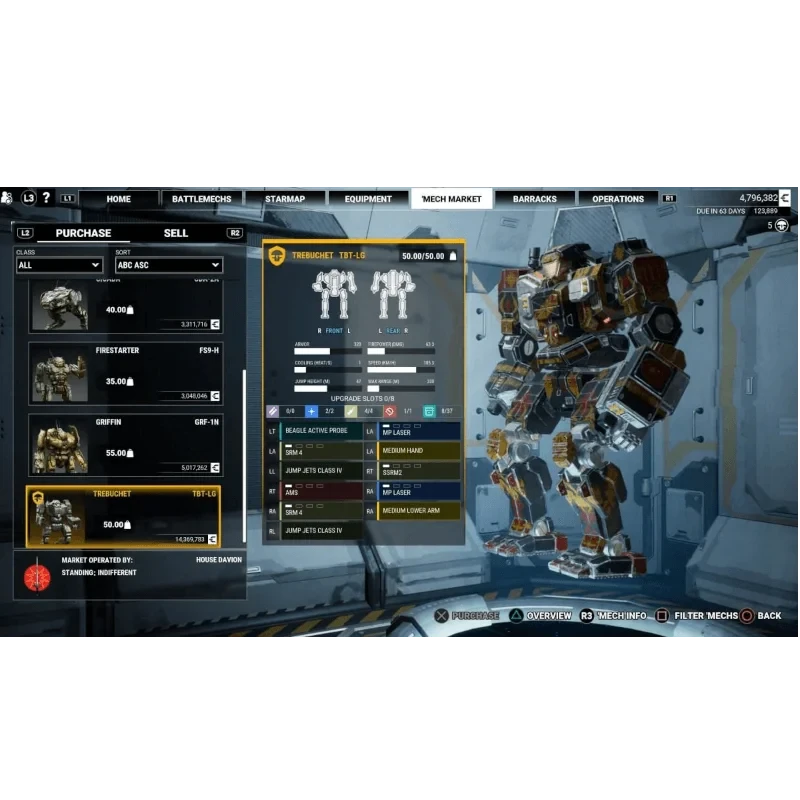
Task: Expand the Class filter dropdown
Action: pos(59,265)
